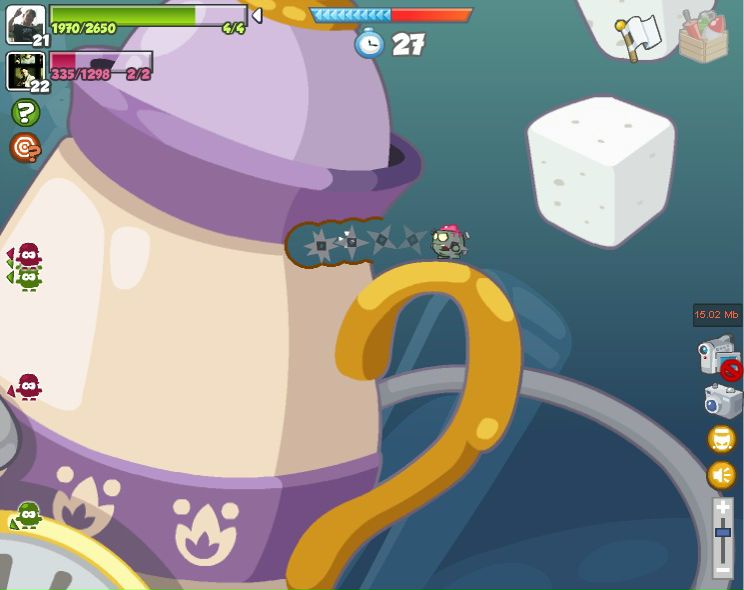Select the level 21 player avatar
This screenshot has width=744, height=590.
pos(25,23)
